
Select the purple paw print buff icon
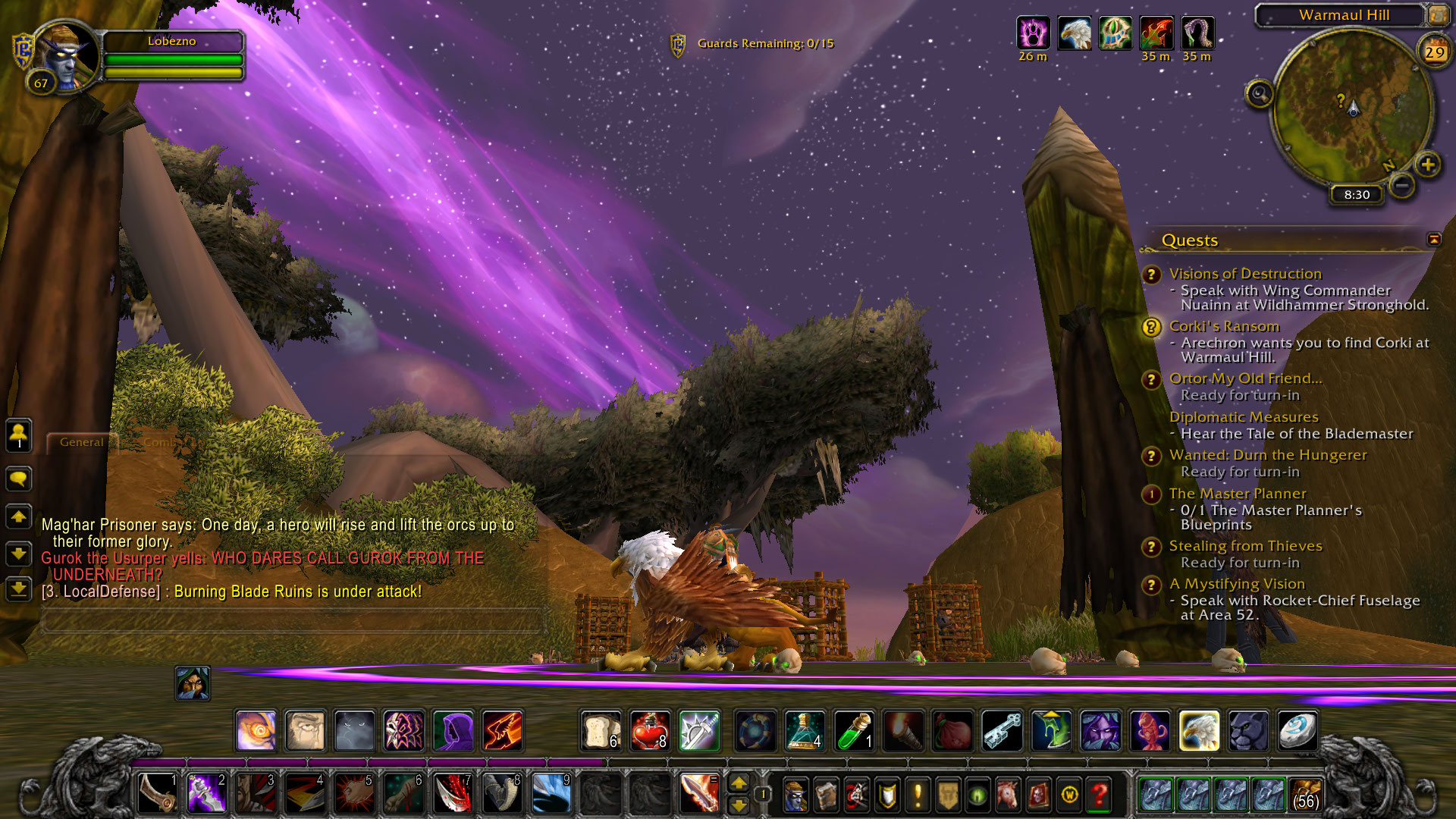click(1033, 33)
